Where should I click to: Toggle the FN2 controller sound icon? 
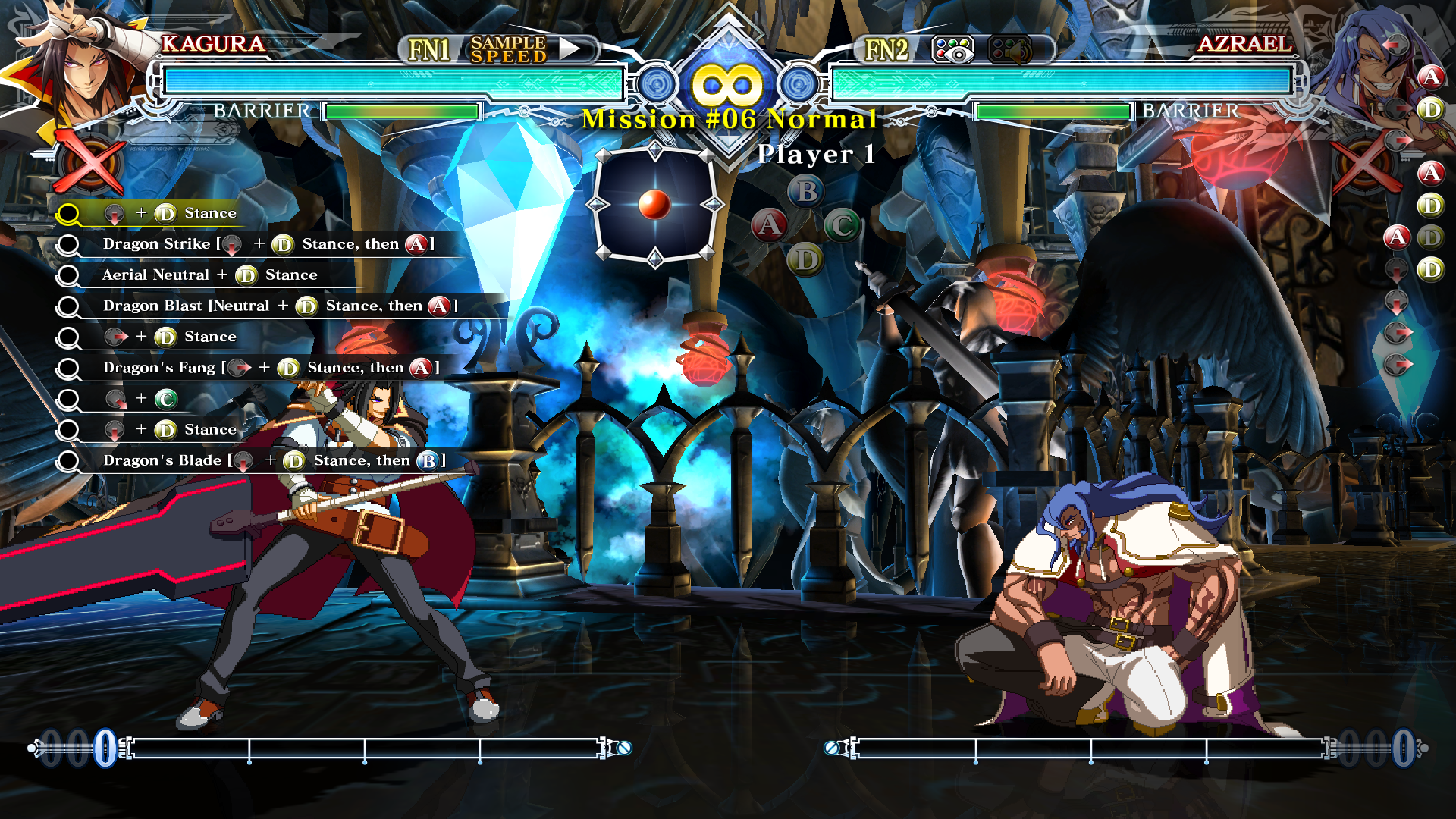pyautogui.click(x=1010, y=50)
